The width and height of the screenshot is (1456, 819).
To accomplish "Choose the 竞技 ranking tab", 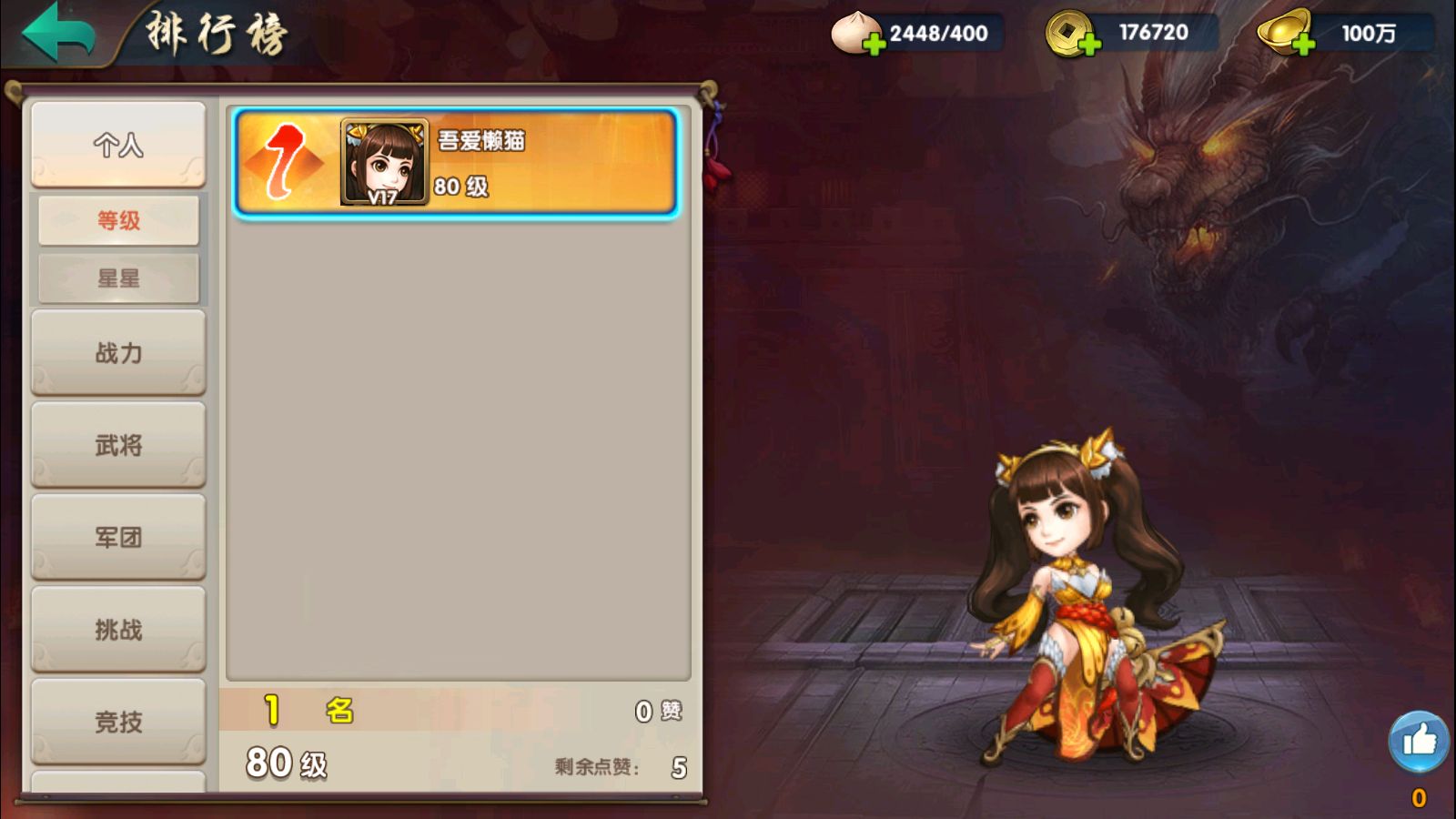I will [118, 722].
